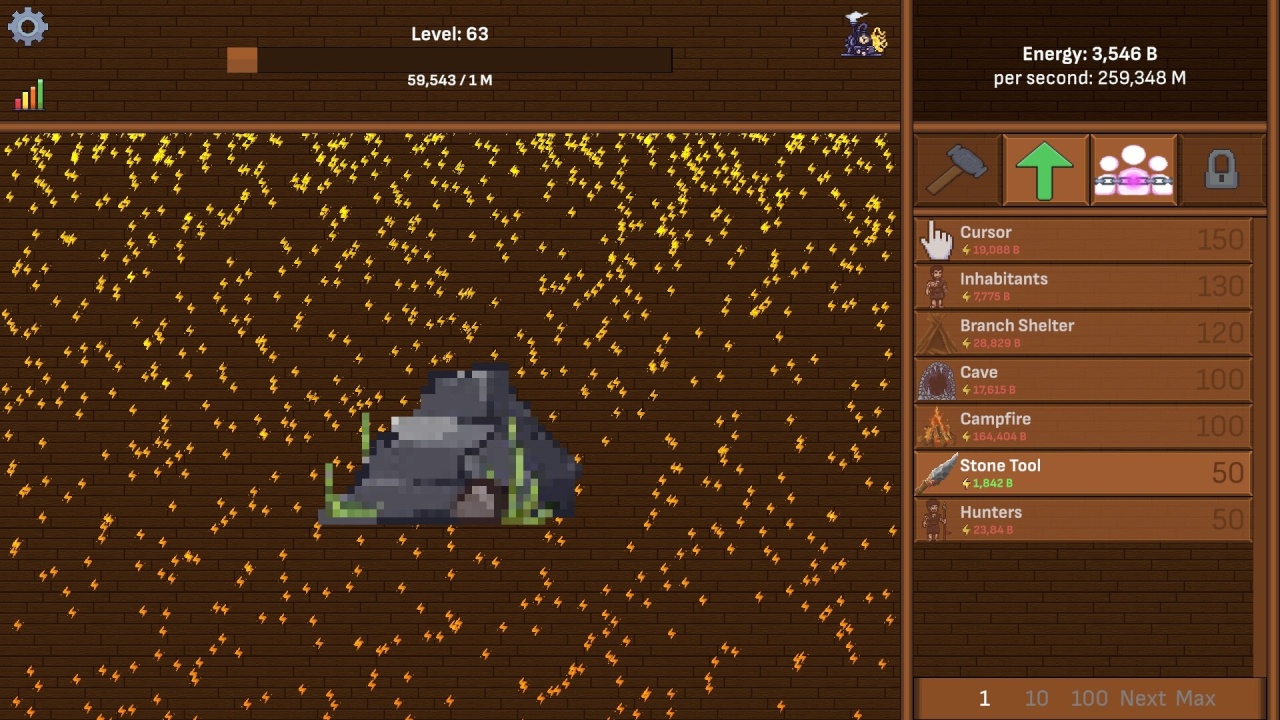1280x720 pixels.
Task: Select the Max buy mode
Action: (1195, 698)
